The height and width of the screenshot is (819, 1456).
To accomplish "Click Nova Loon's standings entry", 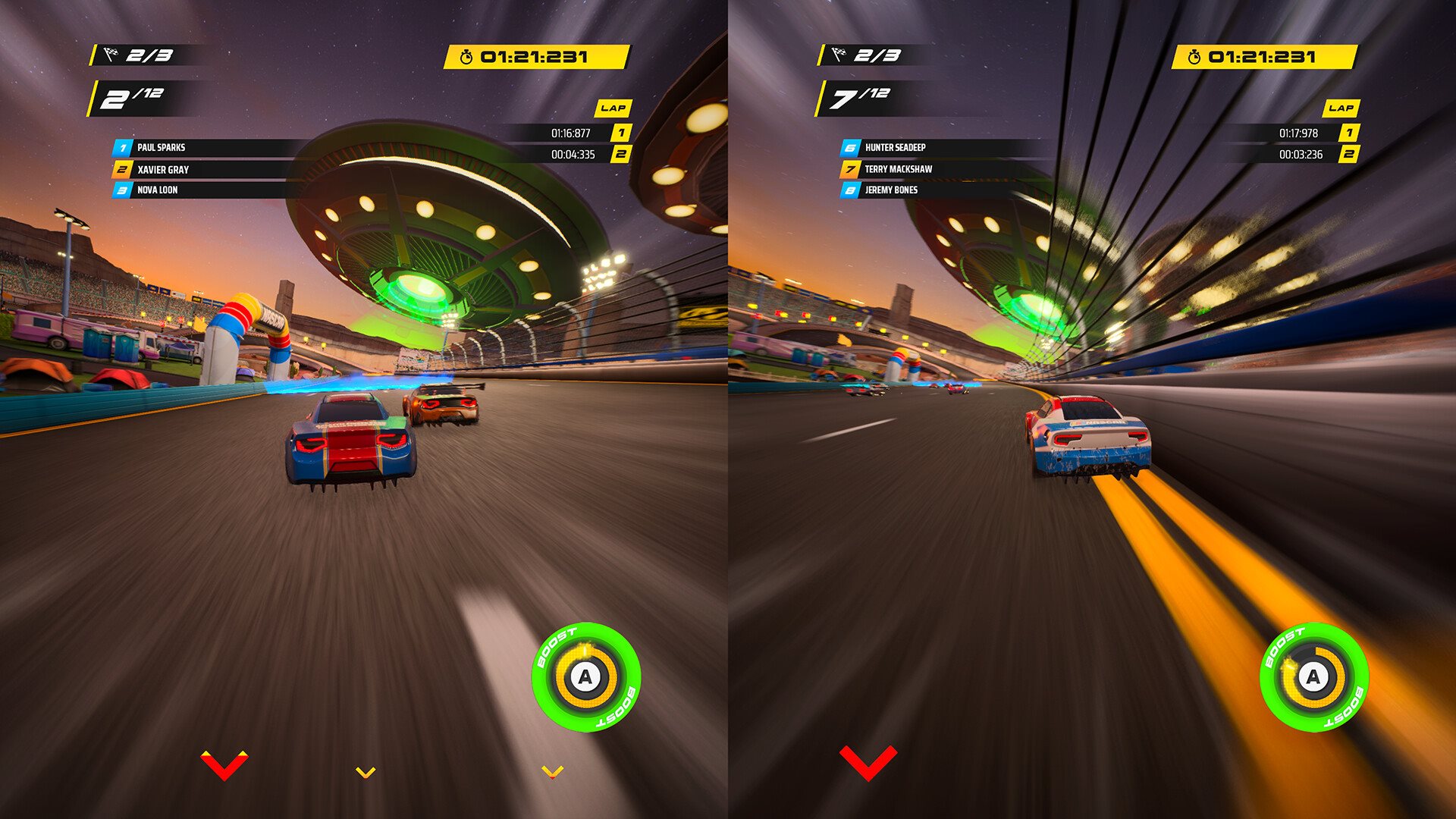I will tap(157, 190).
